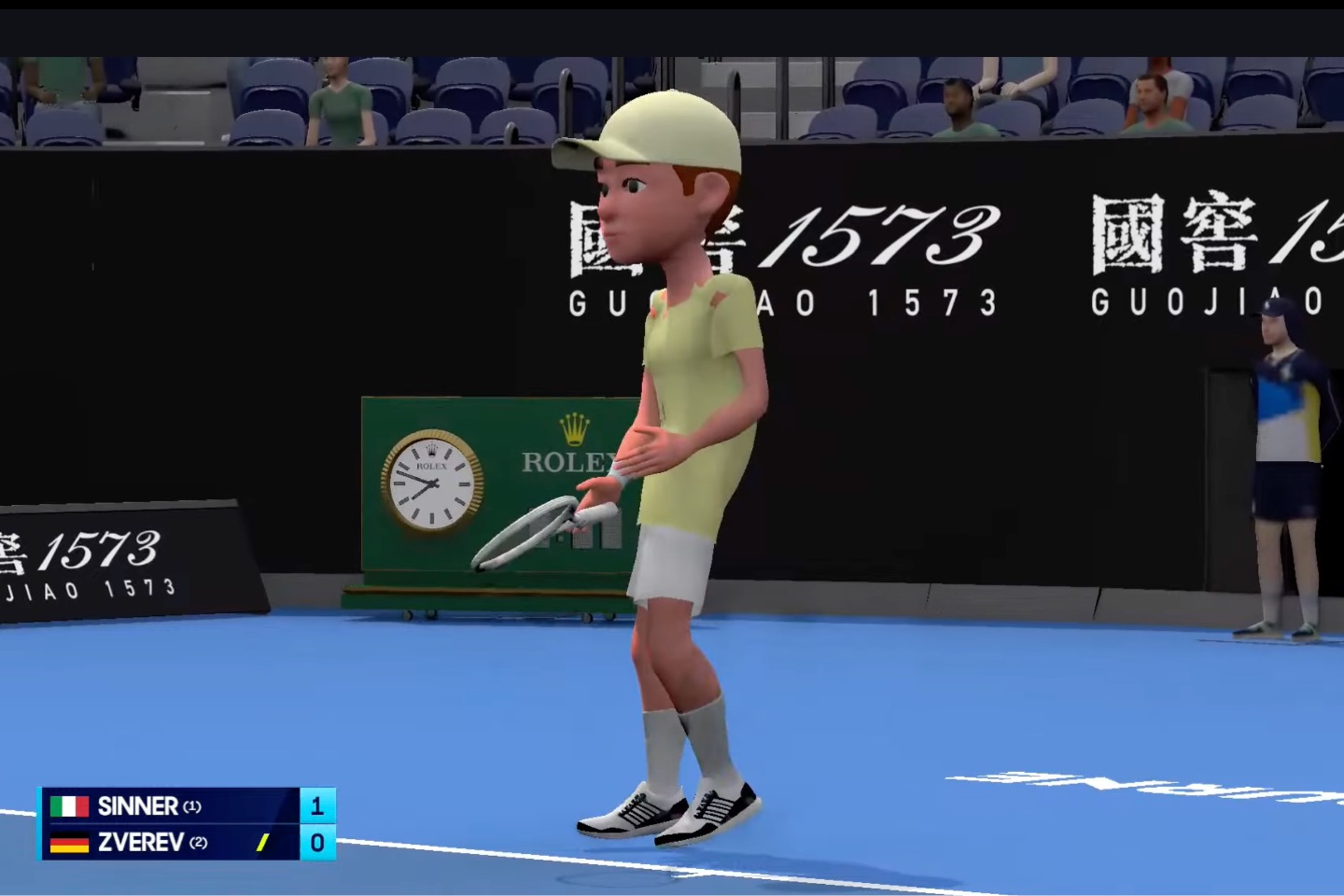Click the Italian flag icon beside SINNER
This screenshot has width=1344, height=896.
[70, 806]
